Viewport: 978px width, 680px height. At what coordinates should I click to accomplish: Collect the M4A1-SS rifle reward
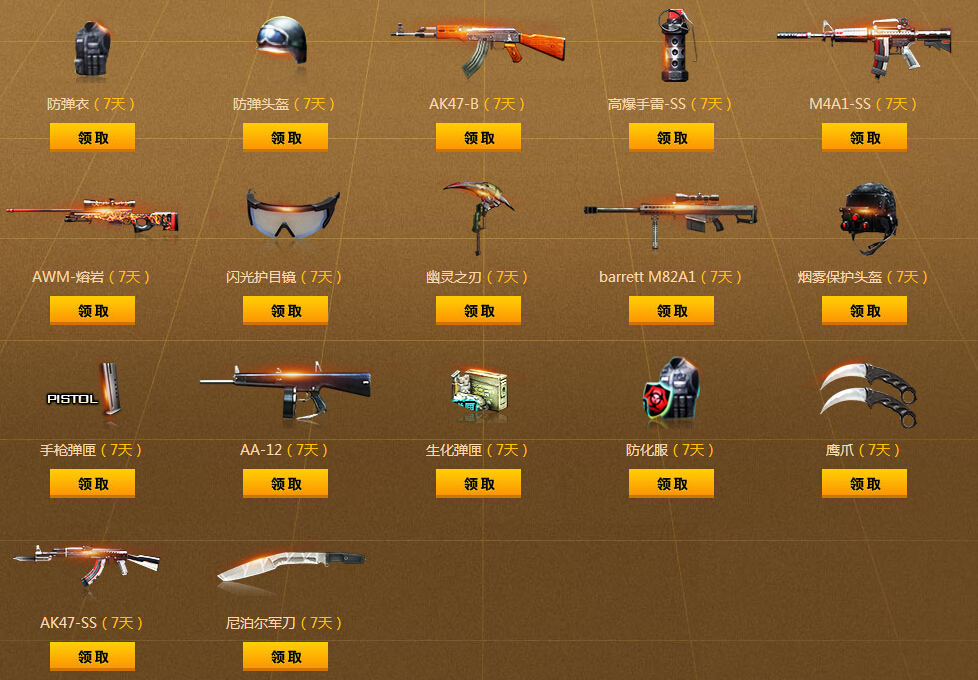coord(864,138)
